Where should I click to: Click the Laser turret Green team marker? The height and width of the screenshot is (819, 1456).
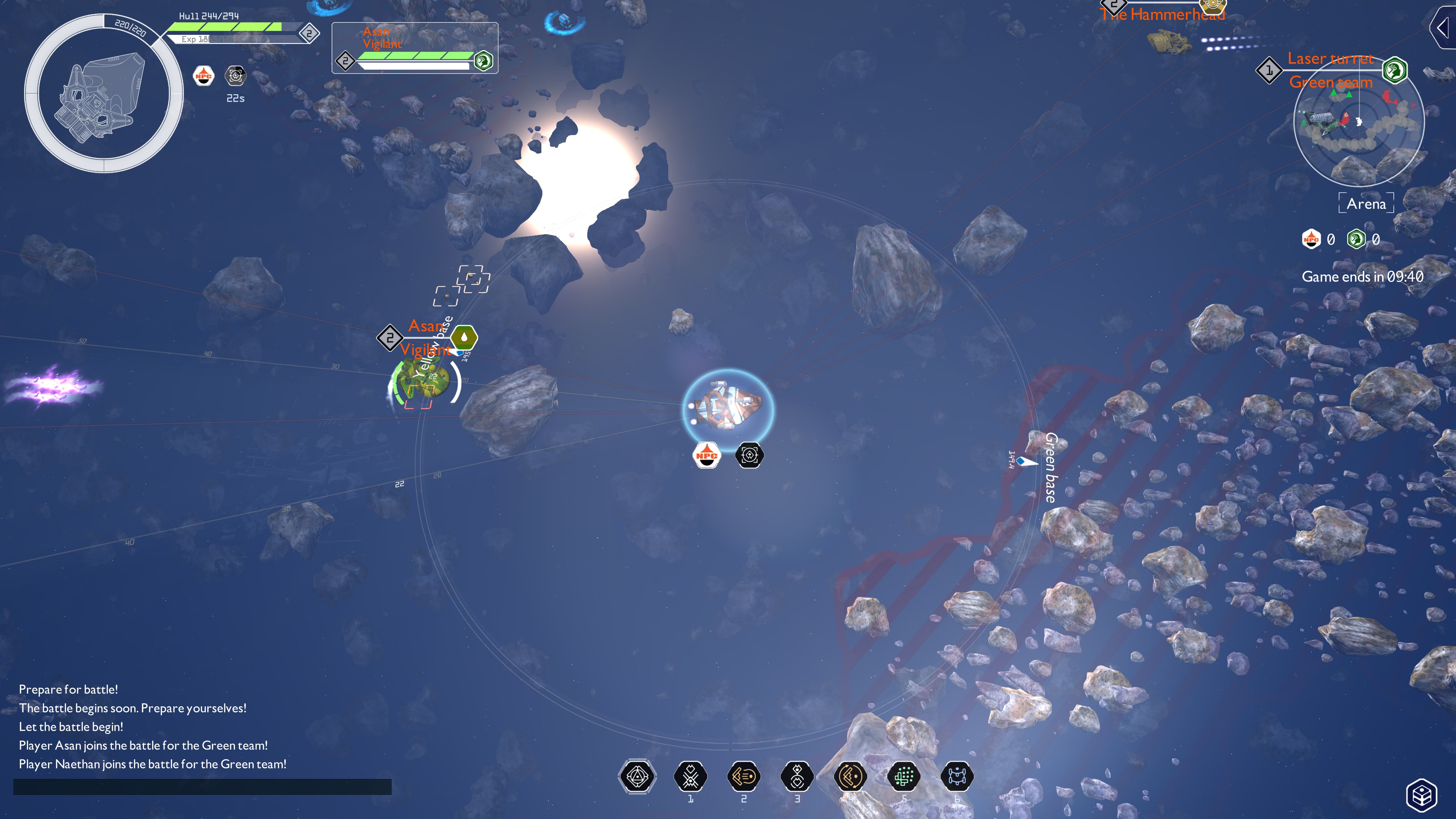pos(1331,71)
